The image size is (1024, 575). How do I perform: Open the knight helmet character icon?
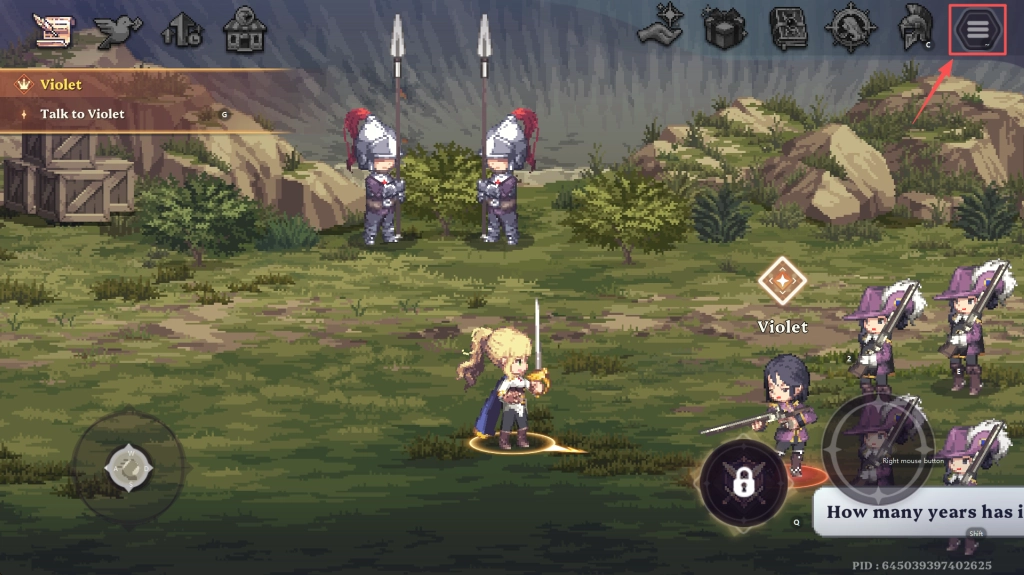[913, 29]
